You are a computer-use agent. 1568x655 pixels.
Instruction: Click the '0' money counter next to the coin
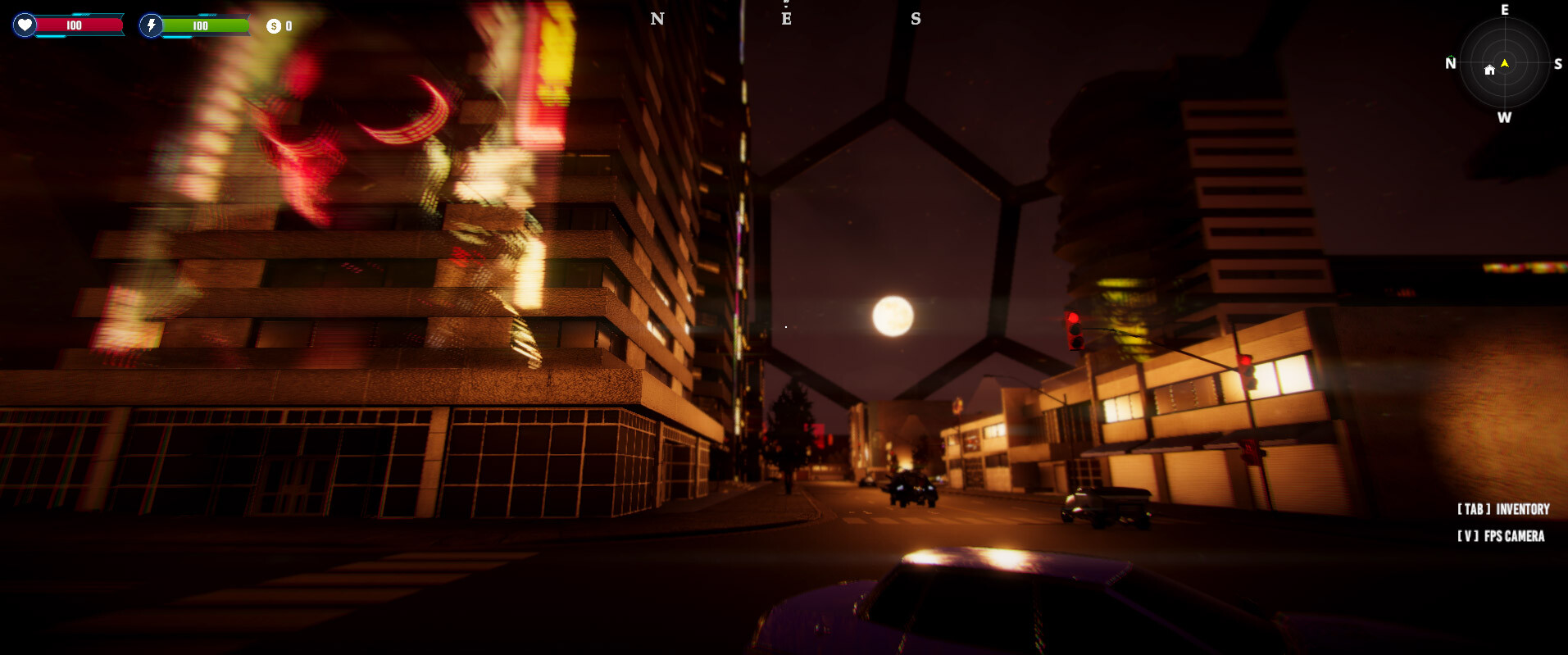(289, 25)
